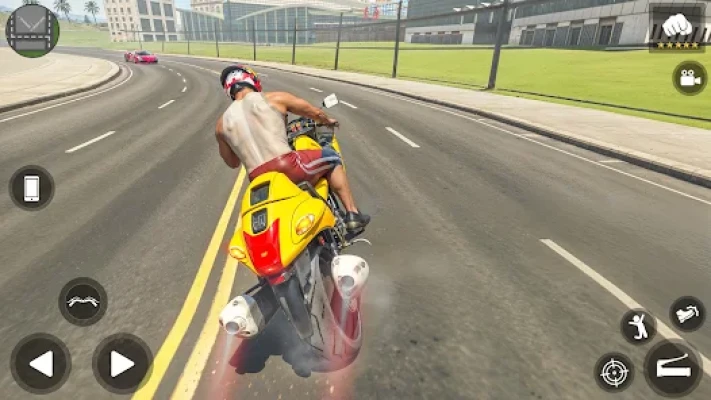Tap the handlebar icon button

point(82,301)
